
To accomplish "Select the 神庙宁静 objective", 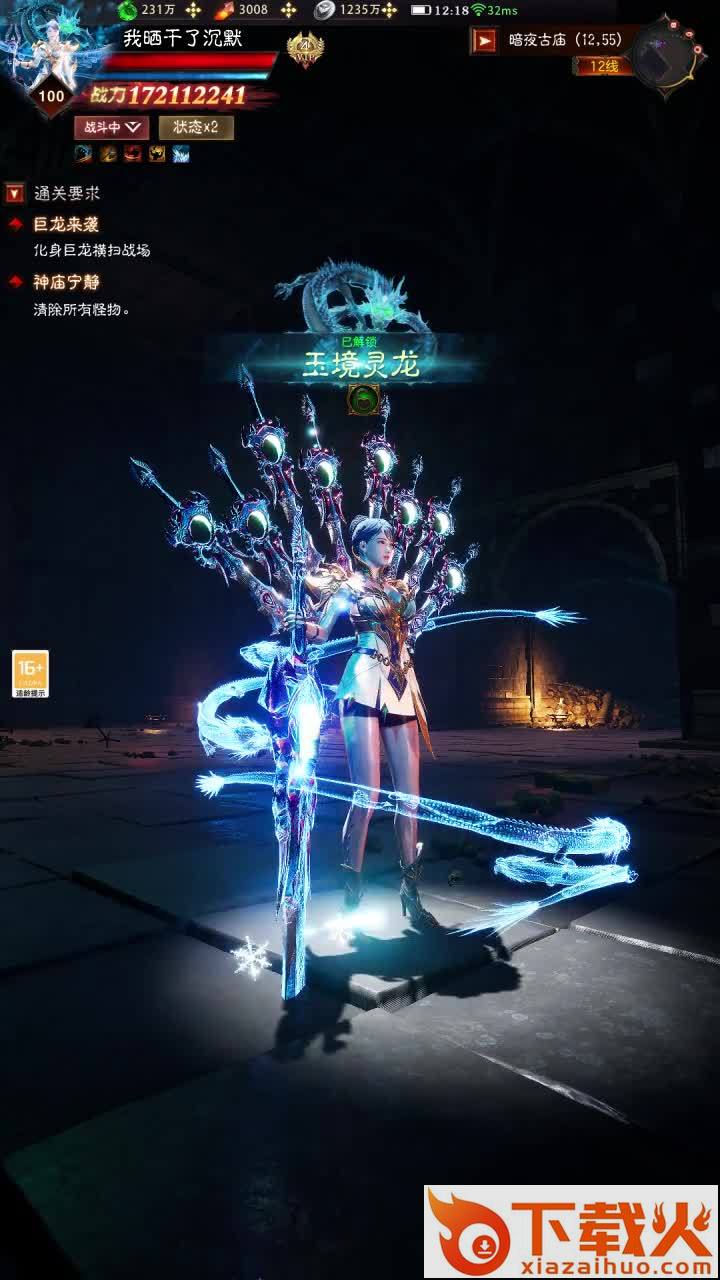I will tap(66, 283).
